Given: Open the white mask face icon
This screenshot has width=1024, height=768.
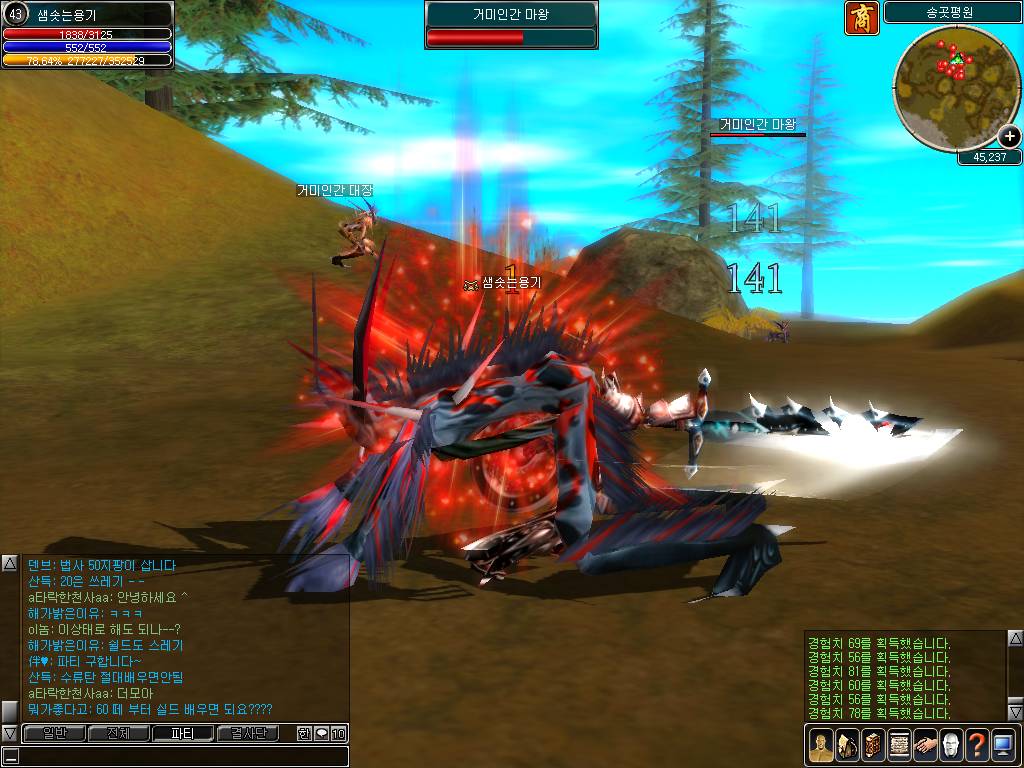Looking at the screenshot, I should (950, 745).
